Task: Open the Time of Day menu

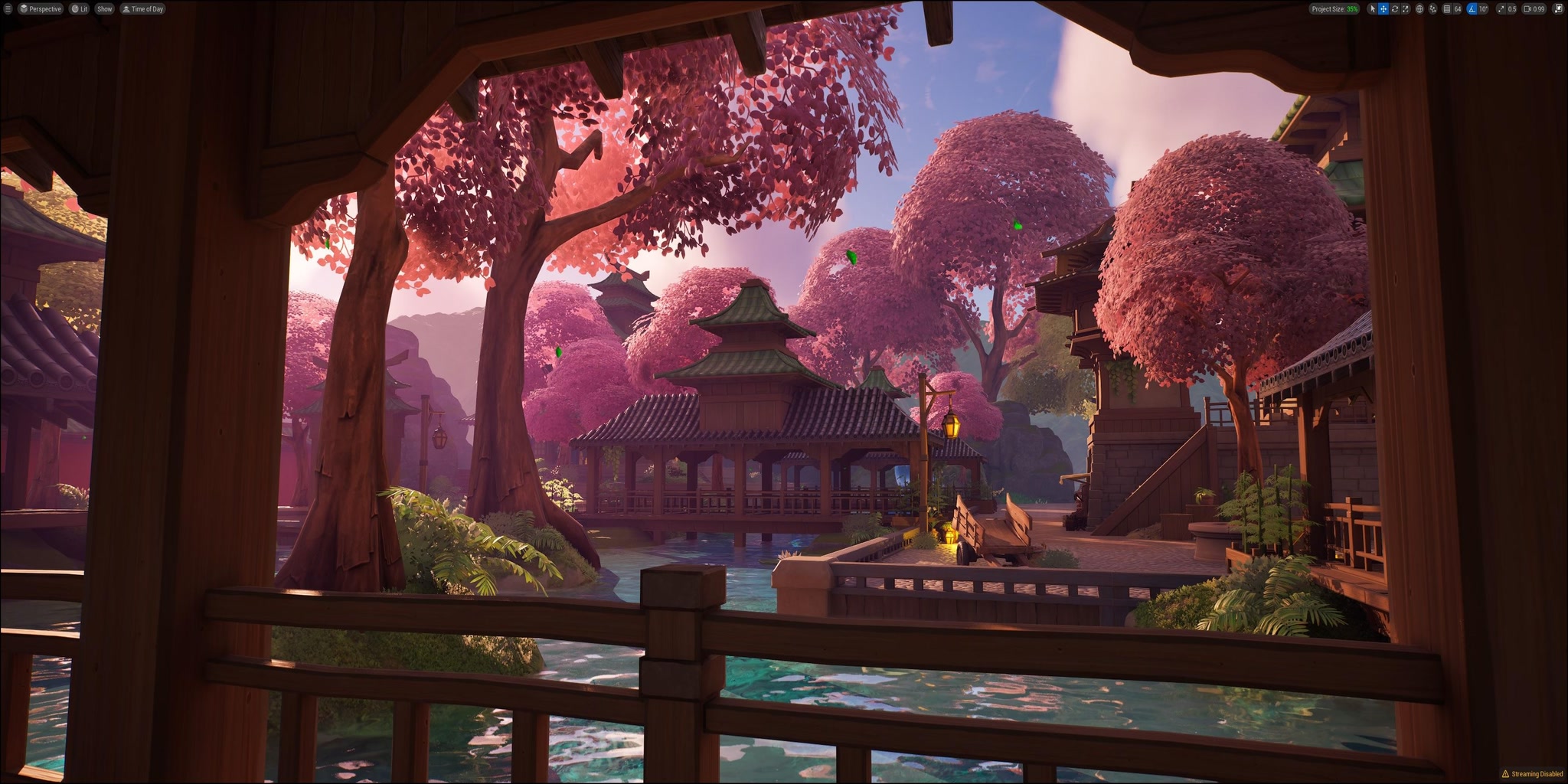Action: pyautogui.click(x=143, y=8)
